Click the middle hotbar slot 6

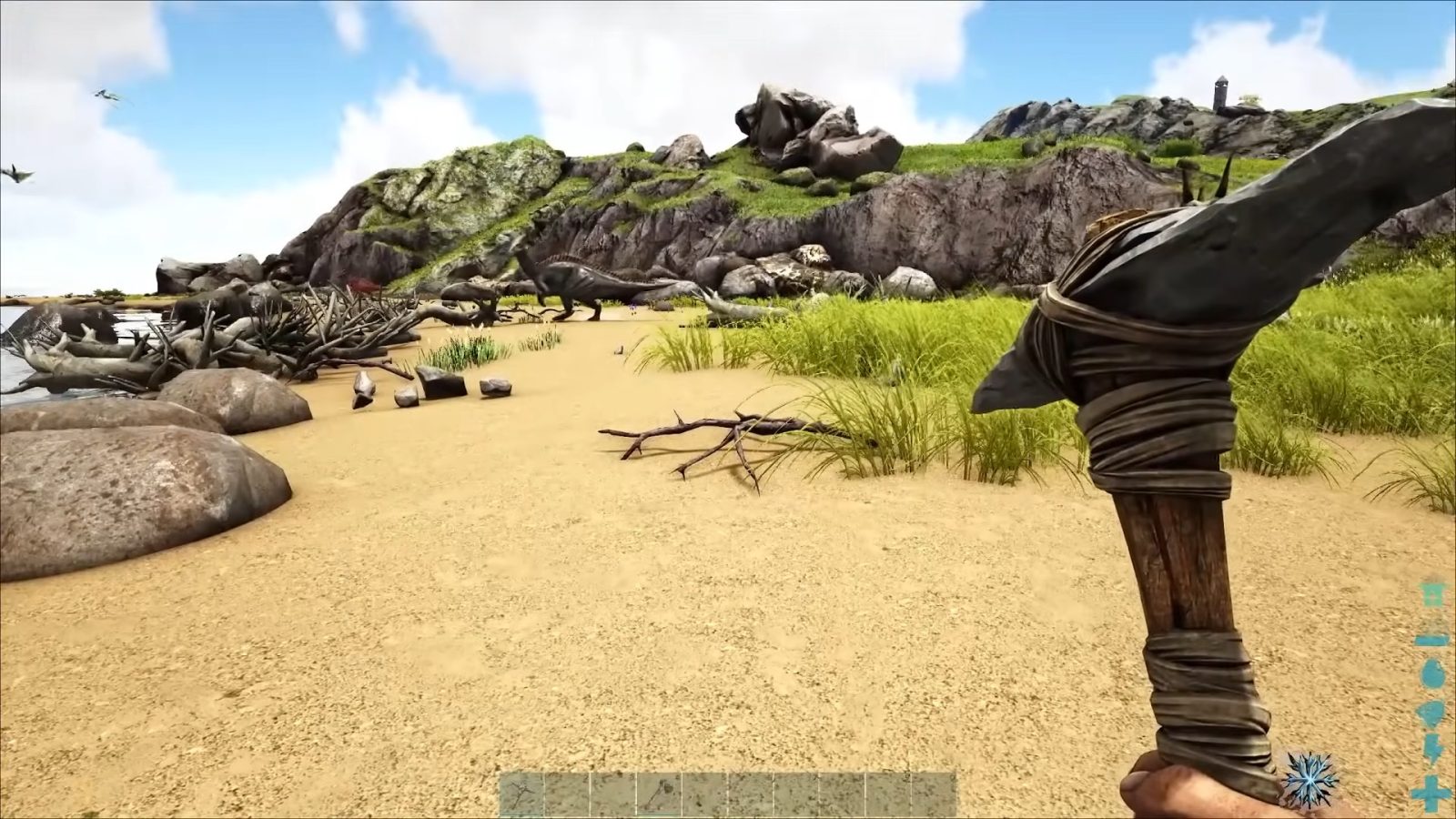752,790
